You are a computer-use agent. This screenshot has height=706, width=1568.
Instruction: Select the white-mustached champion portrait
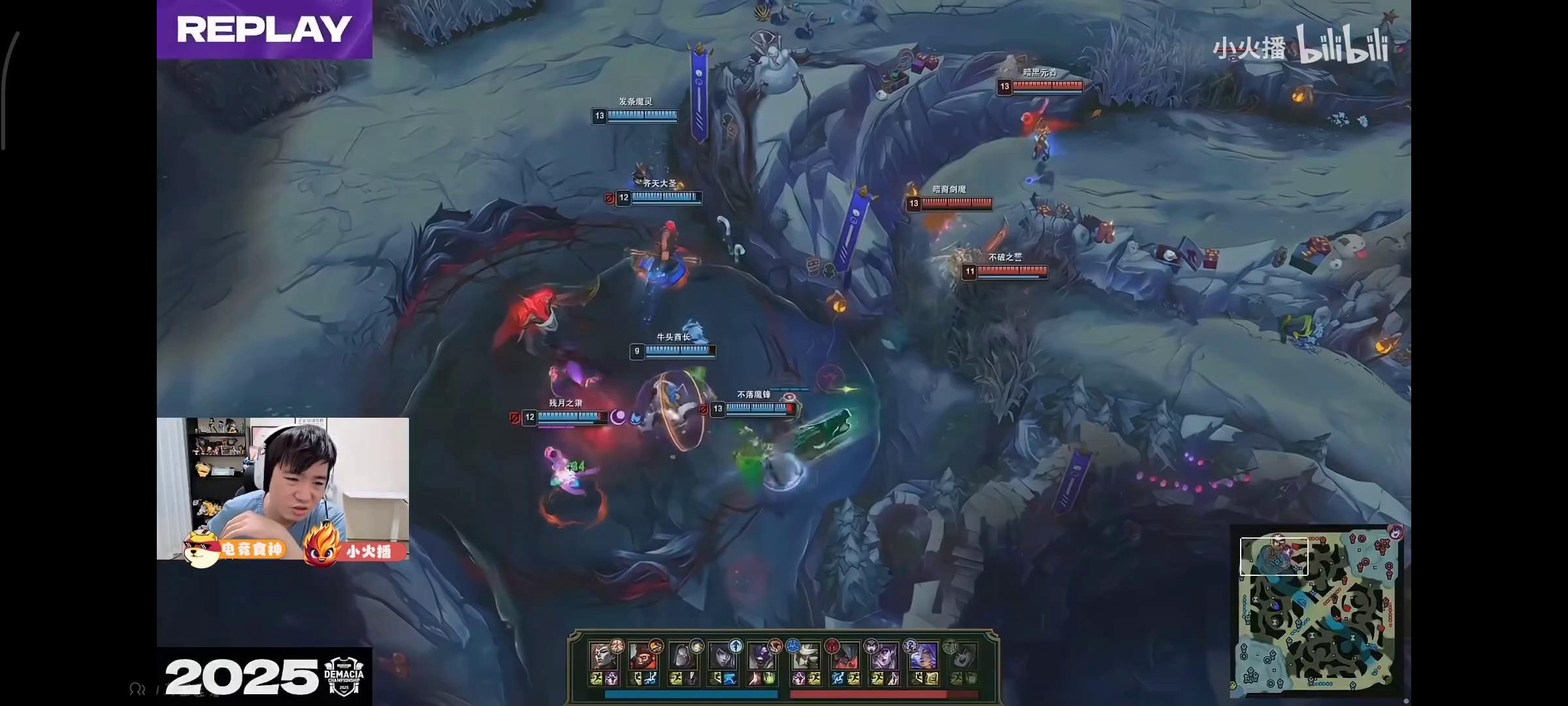coord(805,656)
